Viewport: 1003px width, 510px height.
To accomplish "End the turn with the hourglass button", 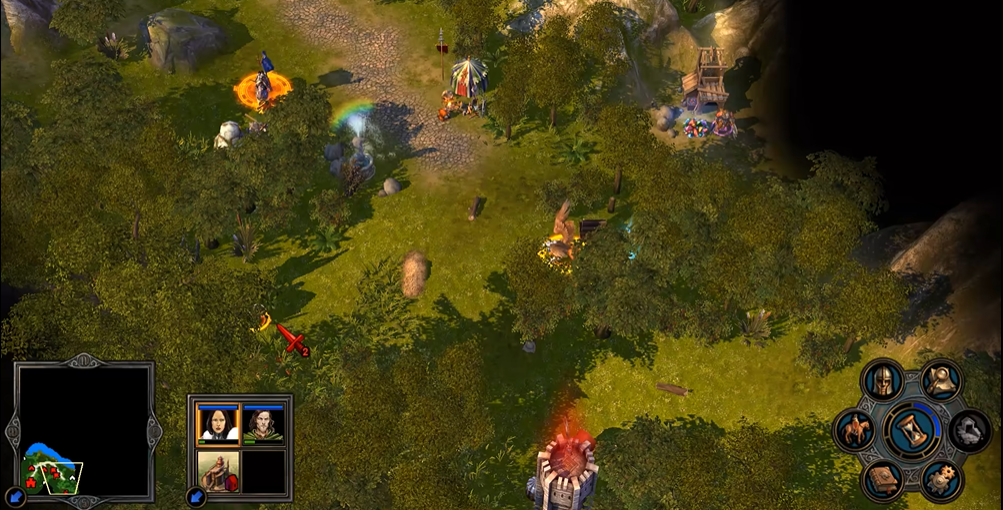I will pyautogui.click(x=912, y=430).
